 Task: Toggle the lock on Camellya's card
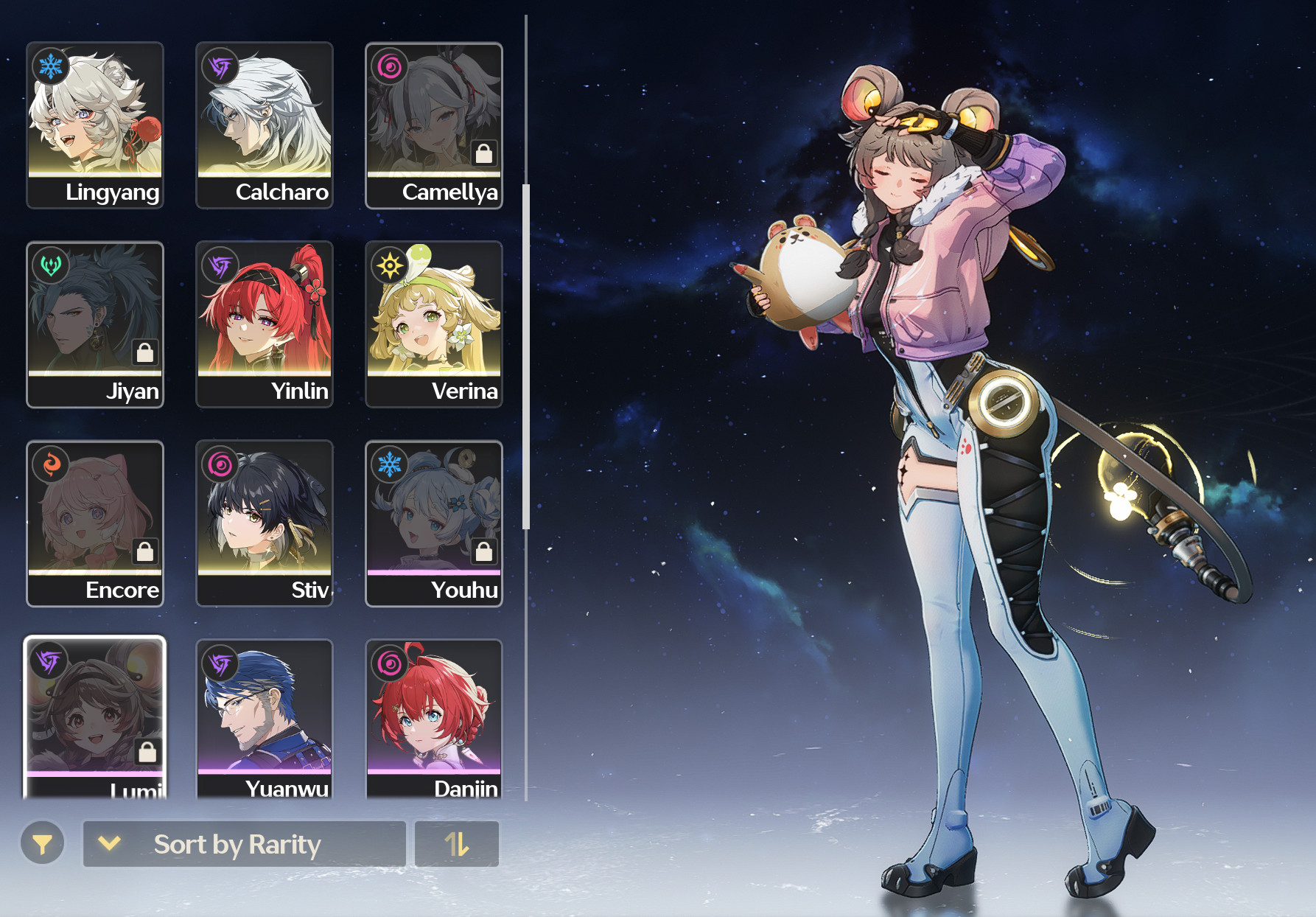coord(484,153)
